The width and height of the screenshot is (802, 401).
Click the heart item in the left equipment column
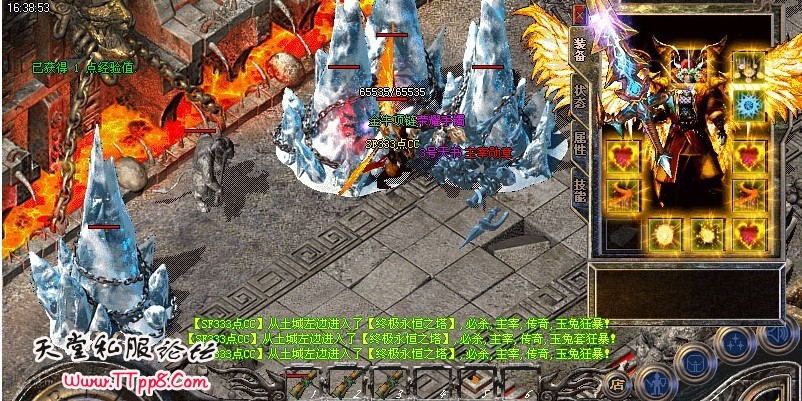(622, 157)
